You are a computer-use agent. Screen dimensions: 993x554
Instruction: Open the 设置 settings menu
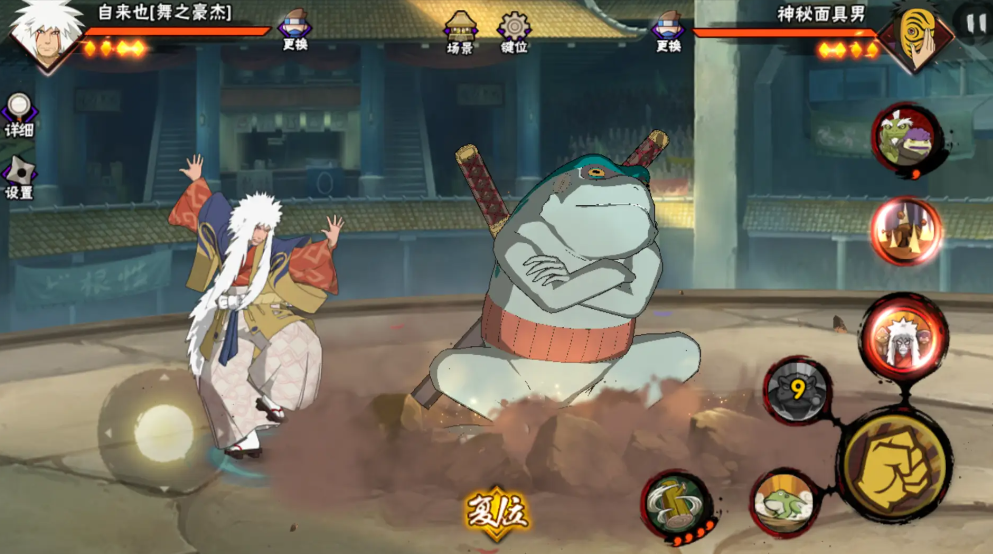point(19,176)
